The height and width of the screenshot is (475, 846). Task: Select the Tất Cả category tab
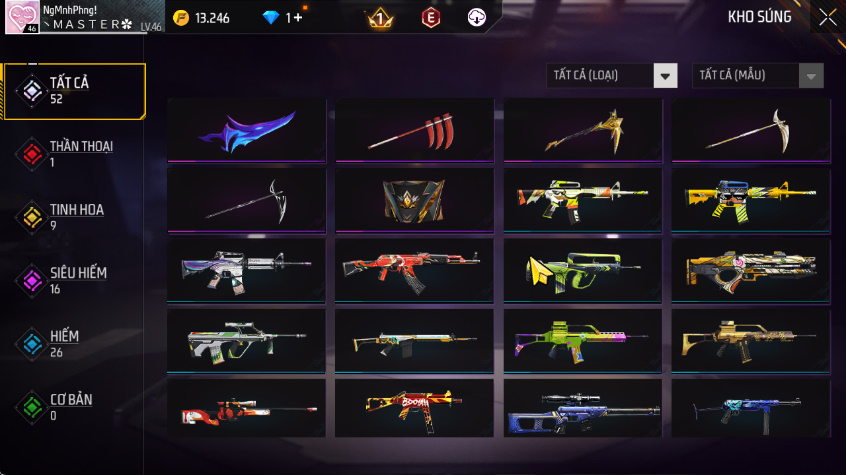[74, 91]
